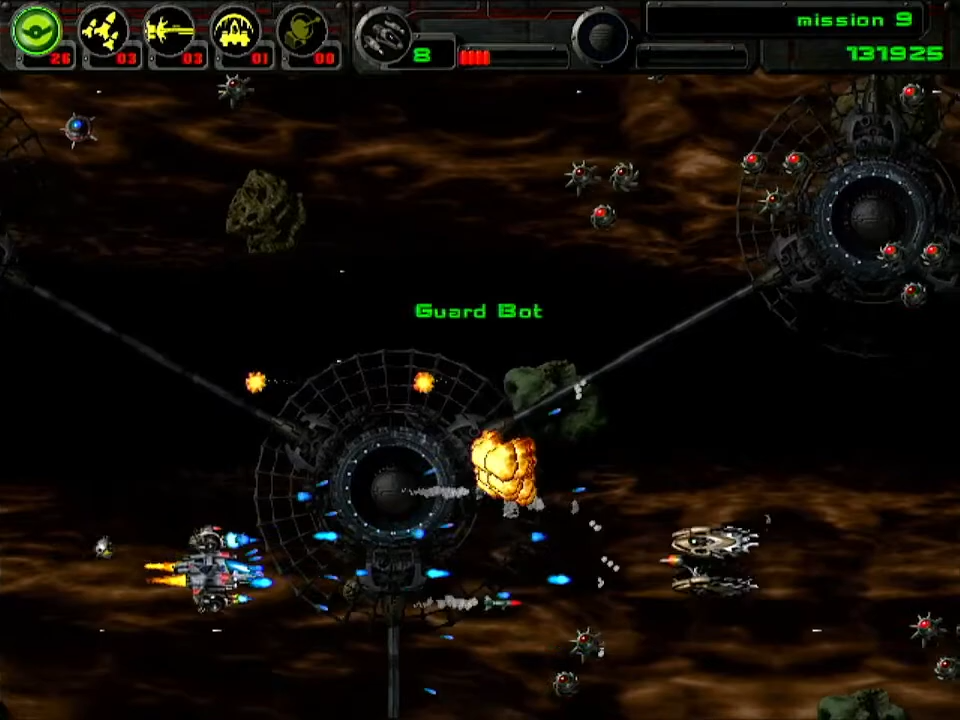Pick the satellite dish weapon icon

(x=301, y=31)
